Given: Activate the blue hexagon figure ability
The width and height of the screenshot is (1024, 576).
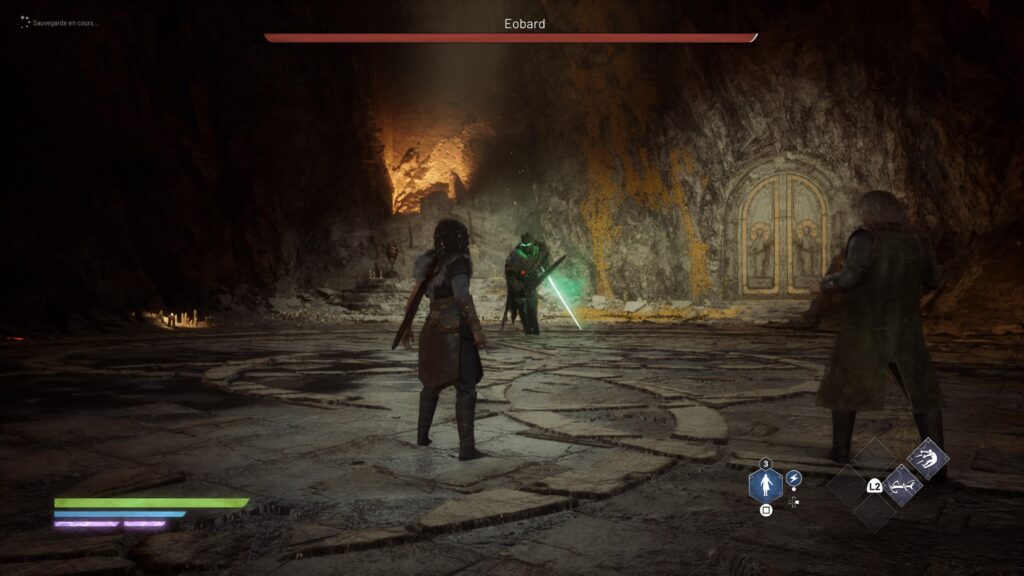Looking at the screenshot, I should click(x=765, y=486).
